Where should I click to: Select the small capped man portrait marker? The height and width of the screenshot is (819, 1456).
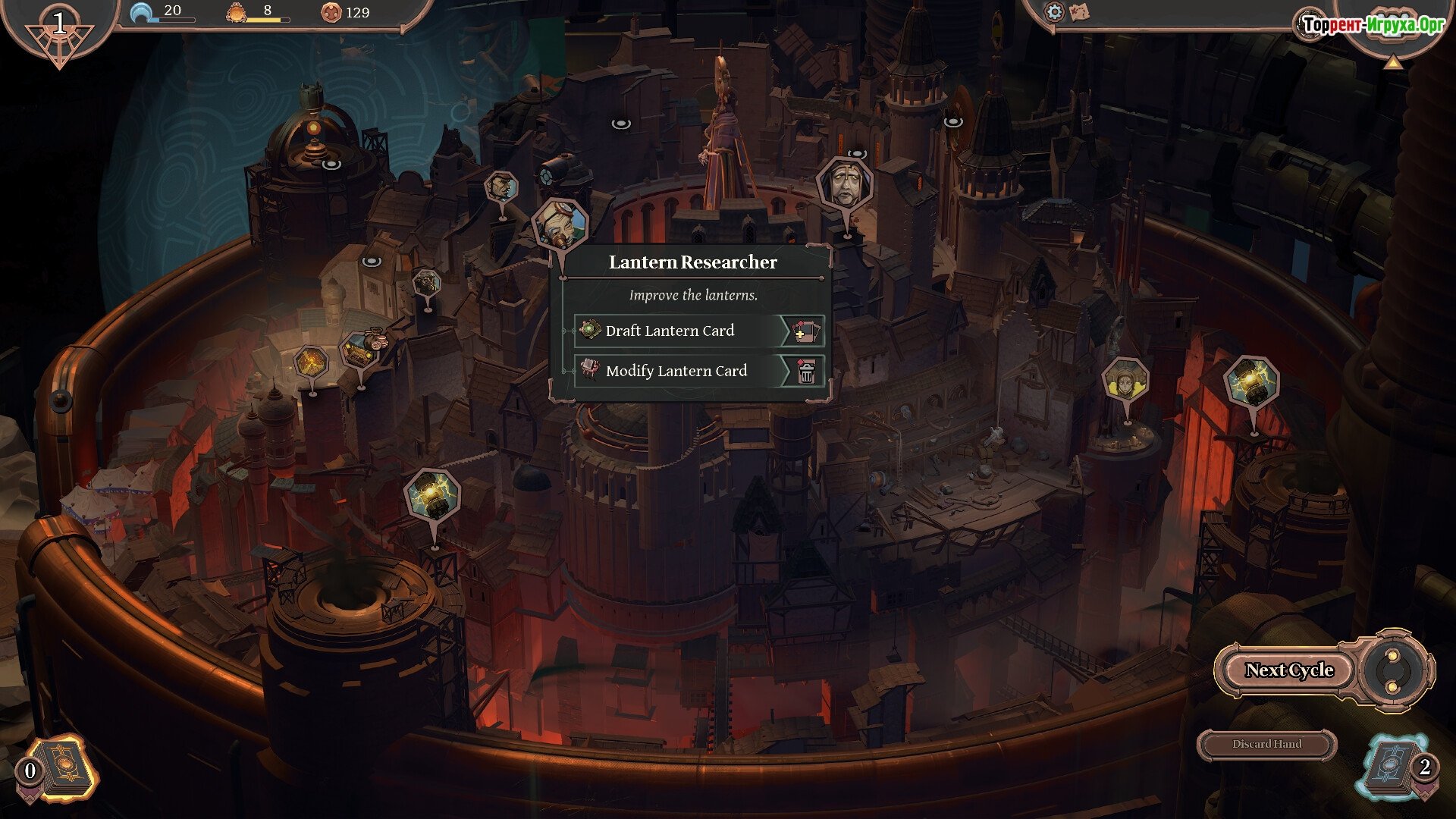(501, 187)
